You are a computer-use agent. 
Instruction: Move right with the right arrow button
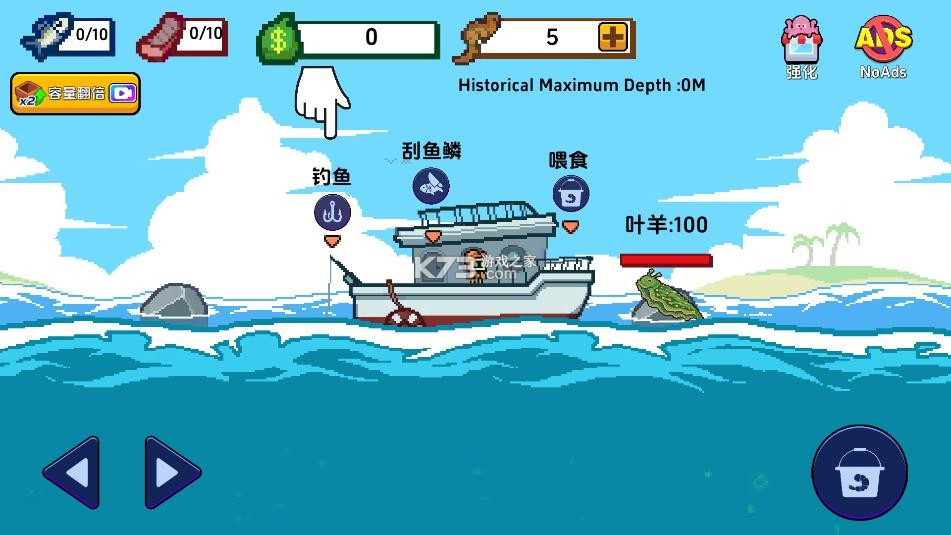pos(172,472)
